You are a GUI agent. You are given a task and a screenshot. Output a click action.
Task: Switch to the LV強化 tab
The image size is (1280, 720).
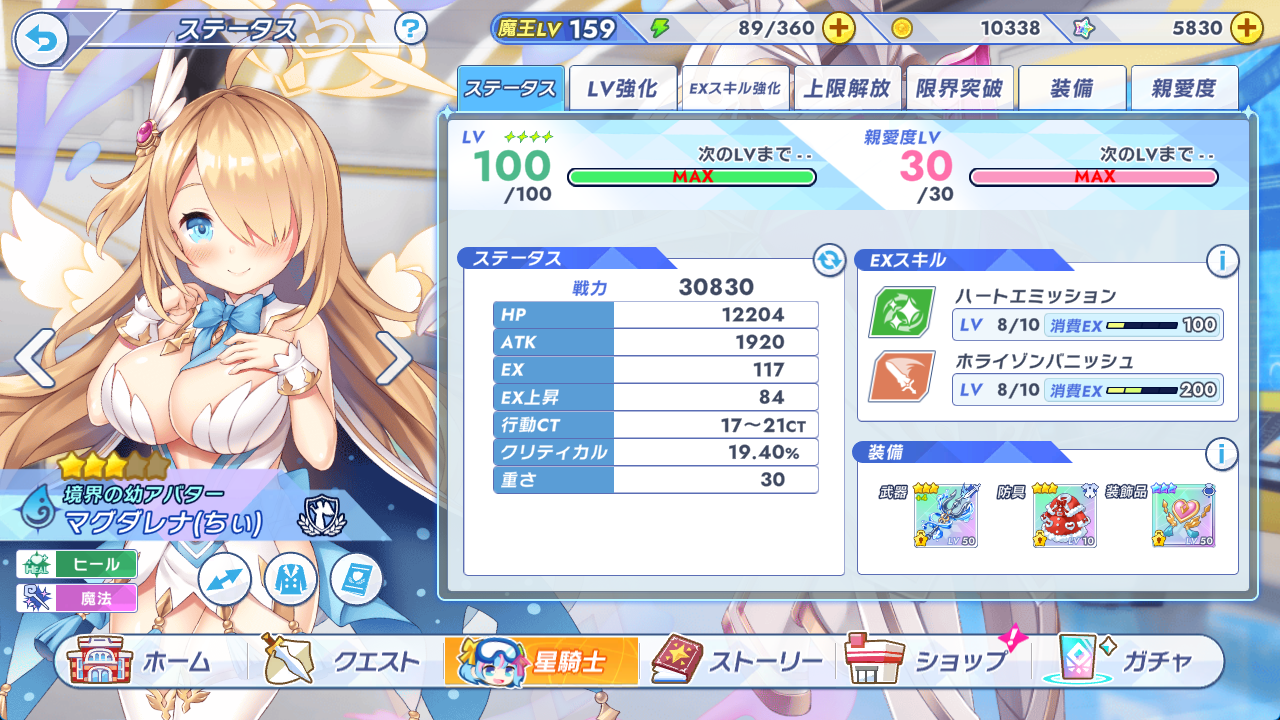pos(622,89)
